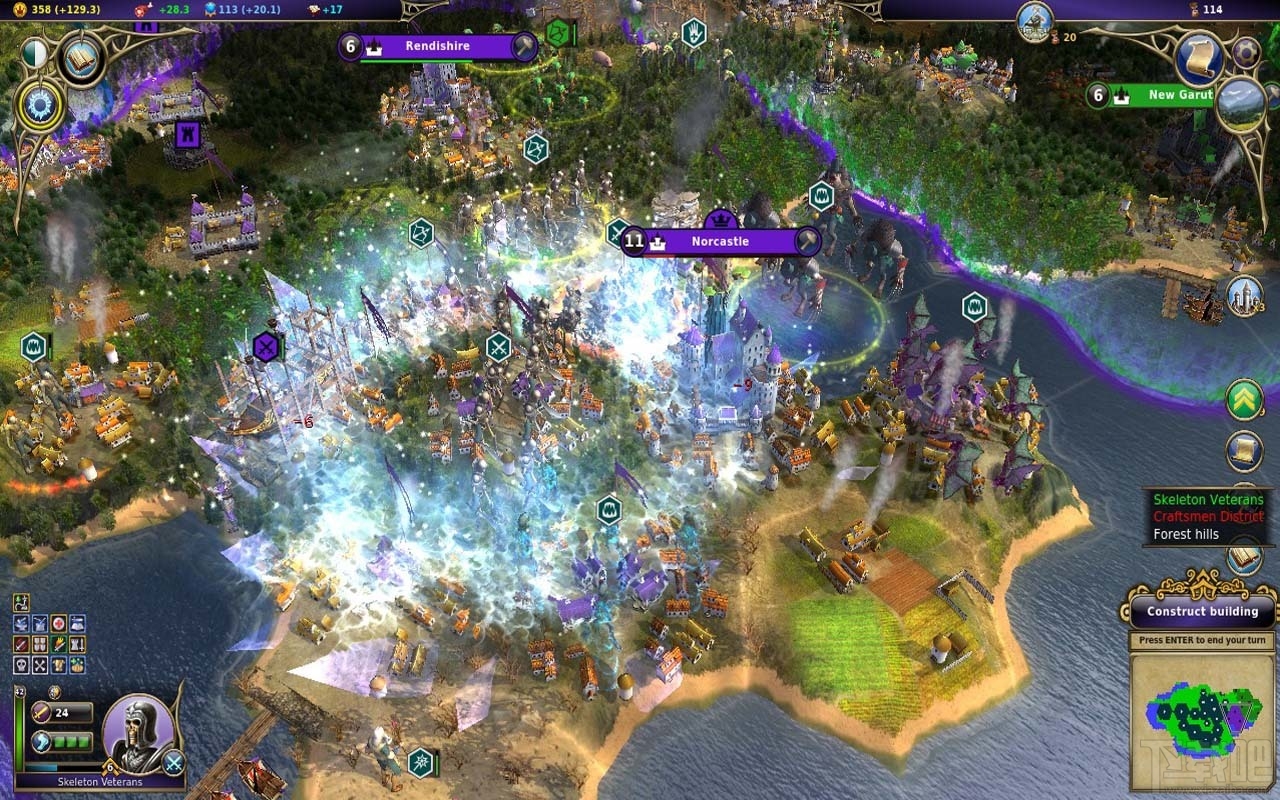
Task: Select the red cross healing perk icon
Action: pyautogui.click(x=59, y=623)
